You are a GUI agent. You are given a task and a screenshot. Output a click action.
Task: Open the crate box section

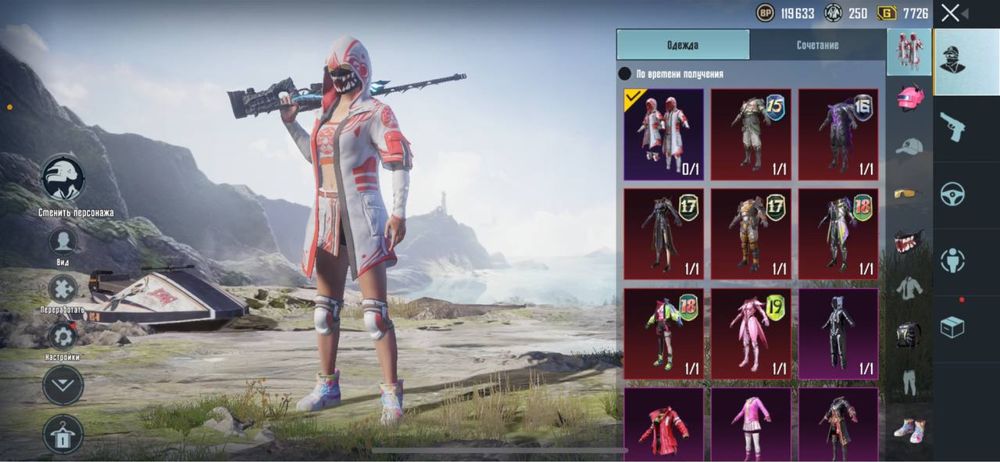(x=952, y=327)
